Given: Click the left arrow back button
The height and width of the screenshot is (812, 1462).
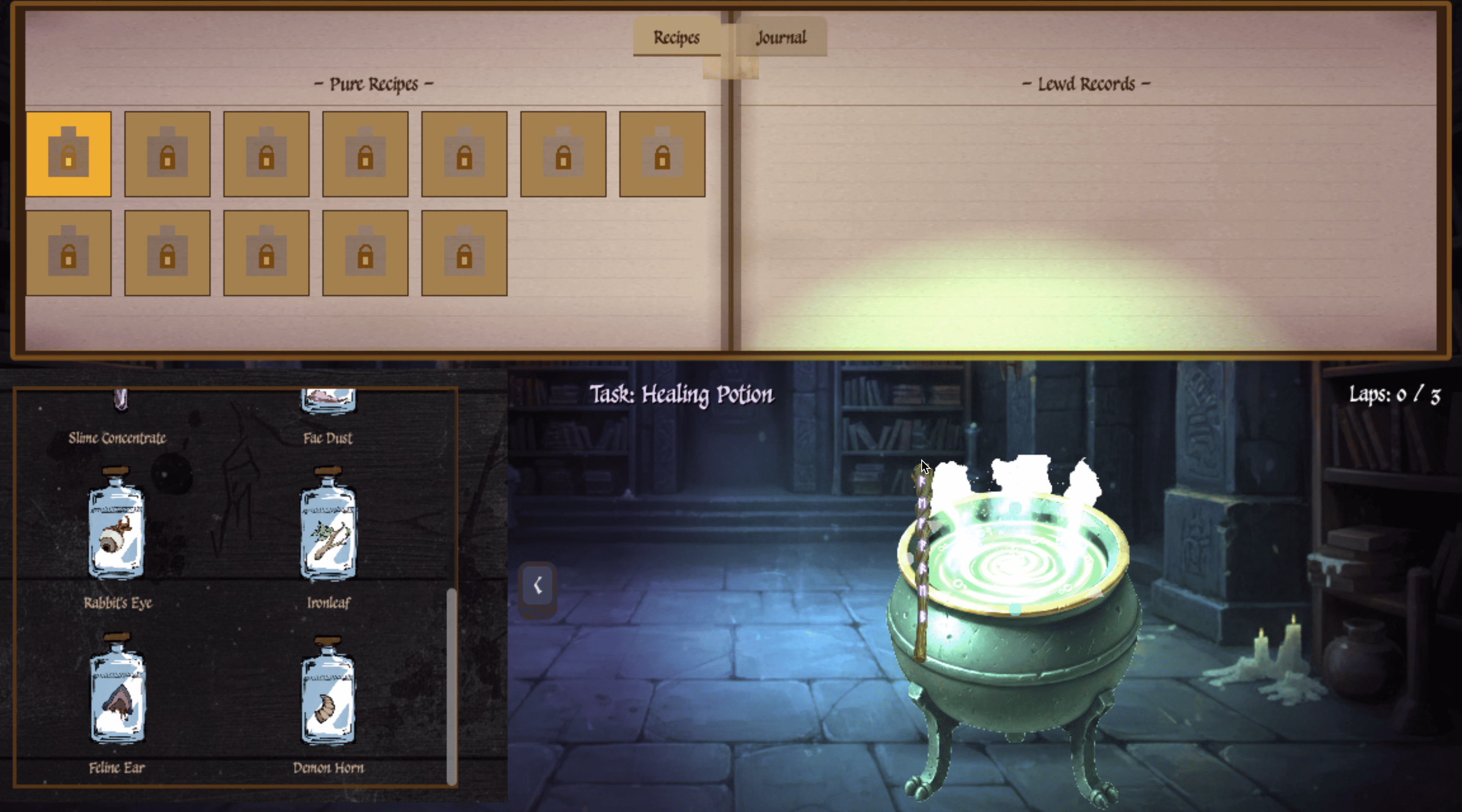Looking at the screenshot, I should click(x=537, y=585).
